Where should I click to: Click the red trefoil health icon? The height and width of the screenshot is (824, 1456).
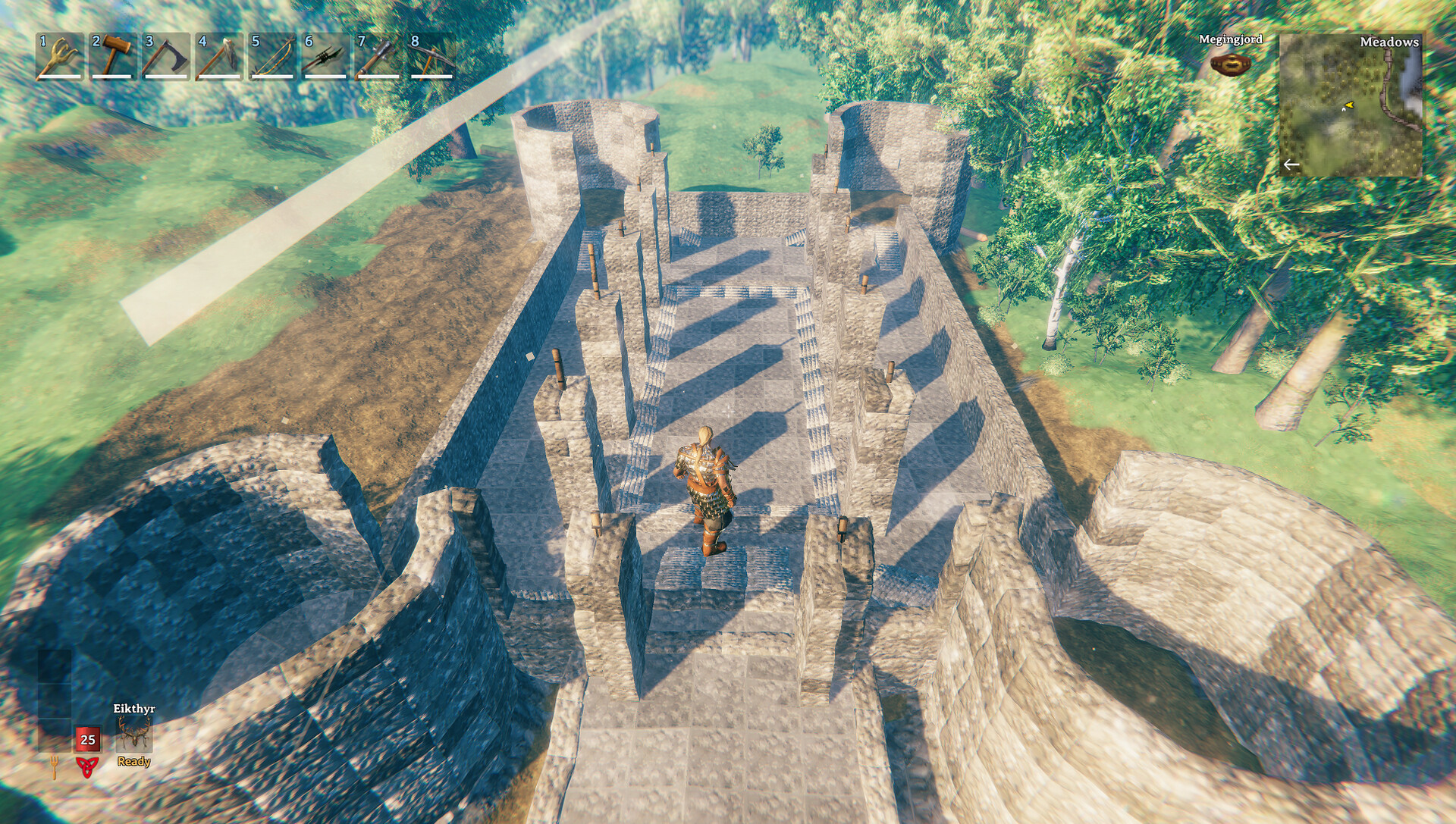[86, 766]
